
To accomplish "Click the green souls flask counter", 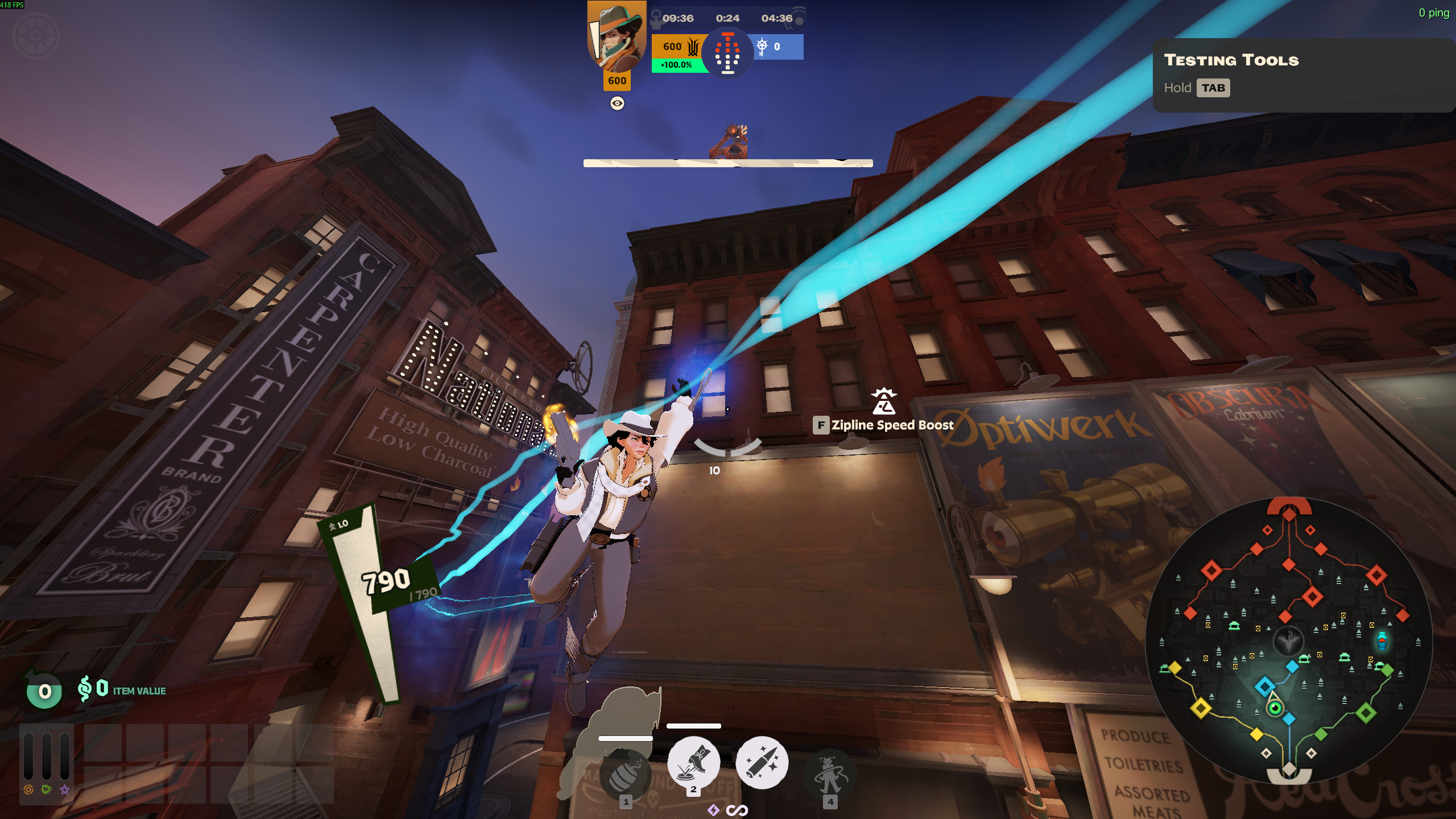I will point(44,691).
